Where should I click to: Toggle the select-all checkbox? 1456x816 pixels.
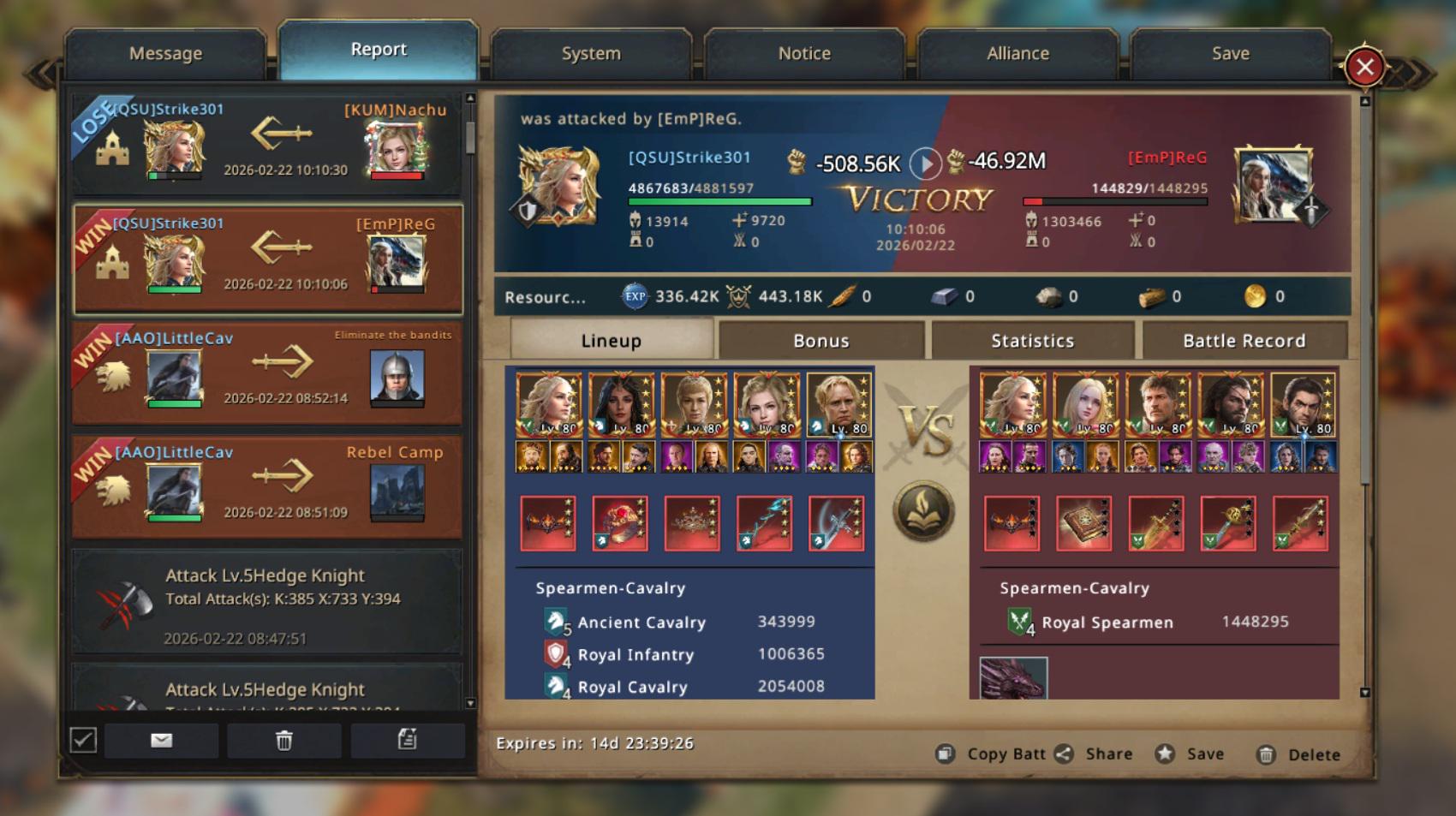pos(83,740)
